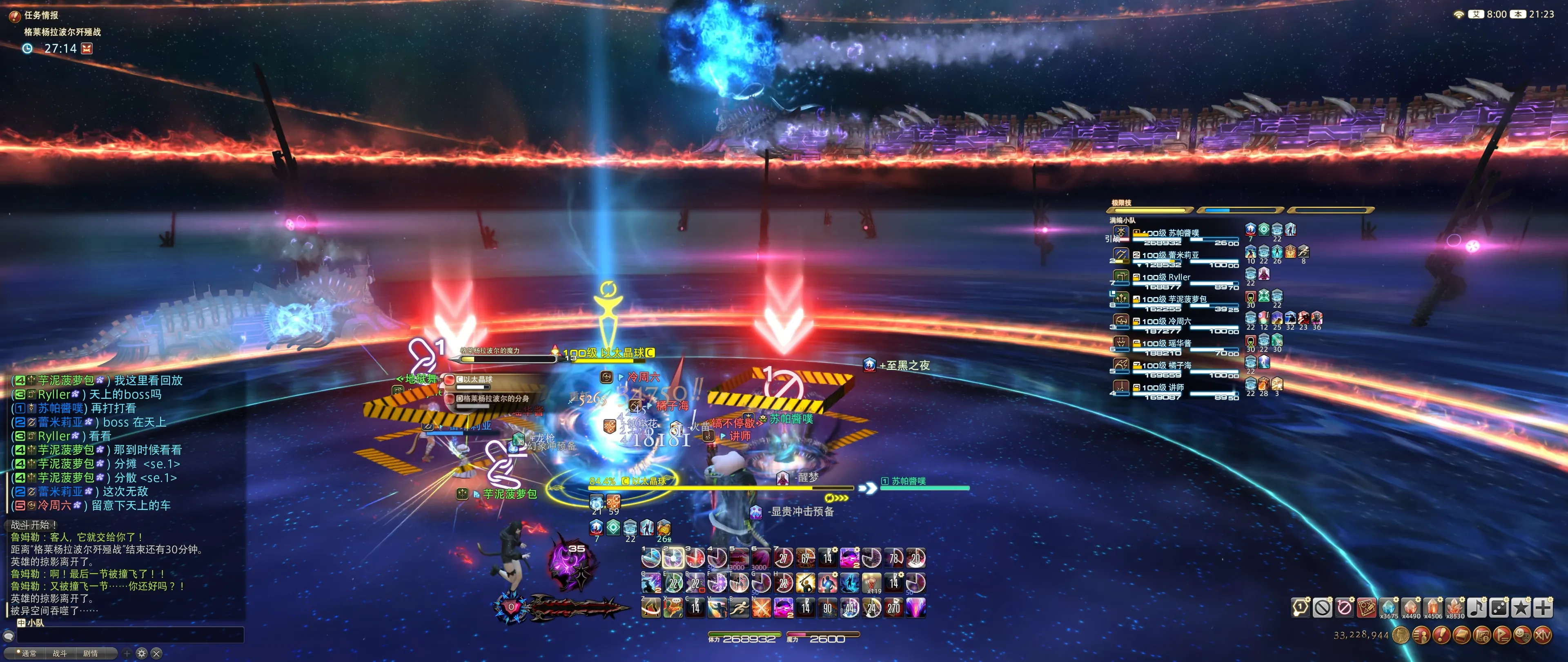Image resolution: width=1568 pixels, height=662 pixels.
Task: Select the blue crystal stack x3675
Action: pos(1388,607)
